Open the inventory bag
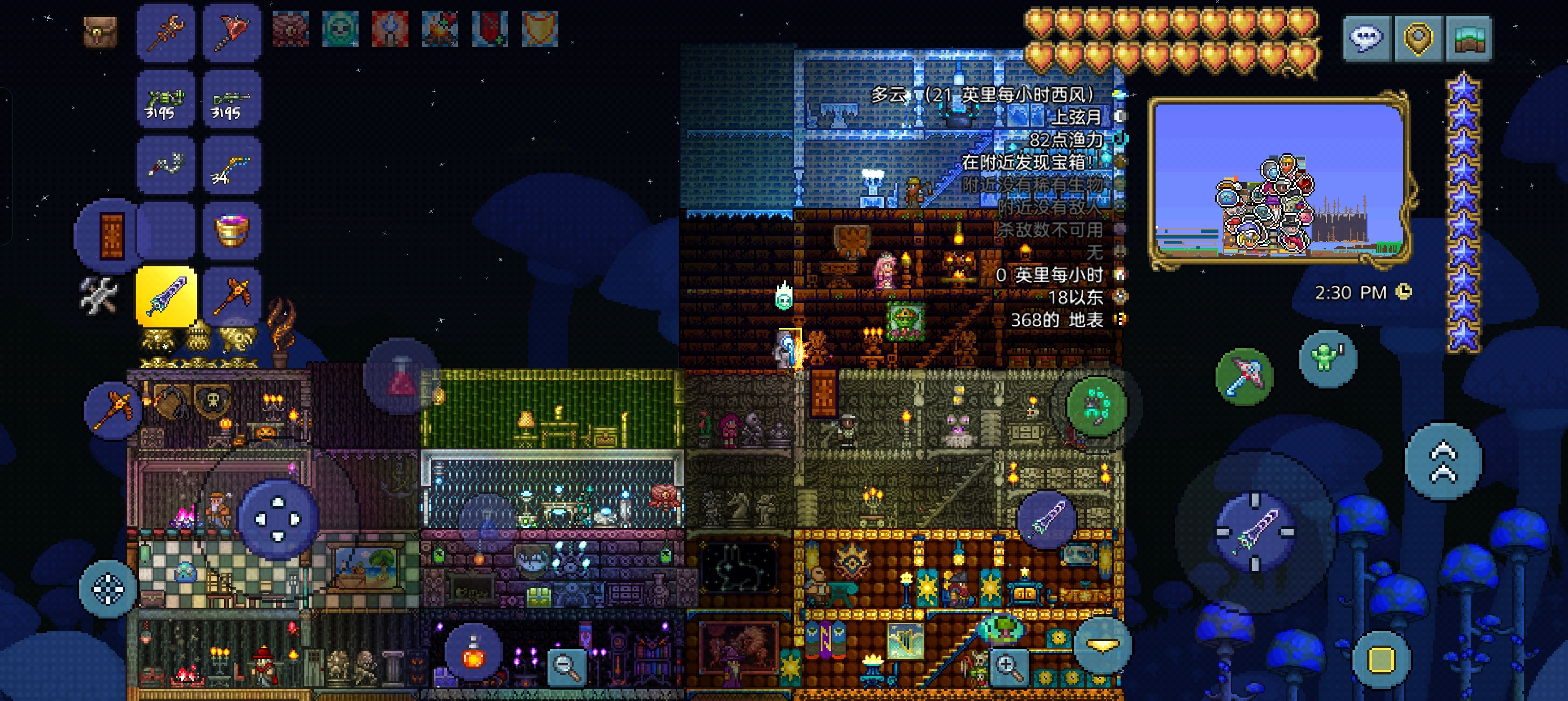Screen dimensions: 1568x701 coord(100,31)
